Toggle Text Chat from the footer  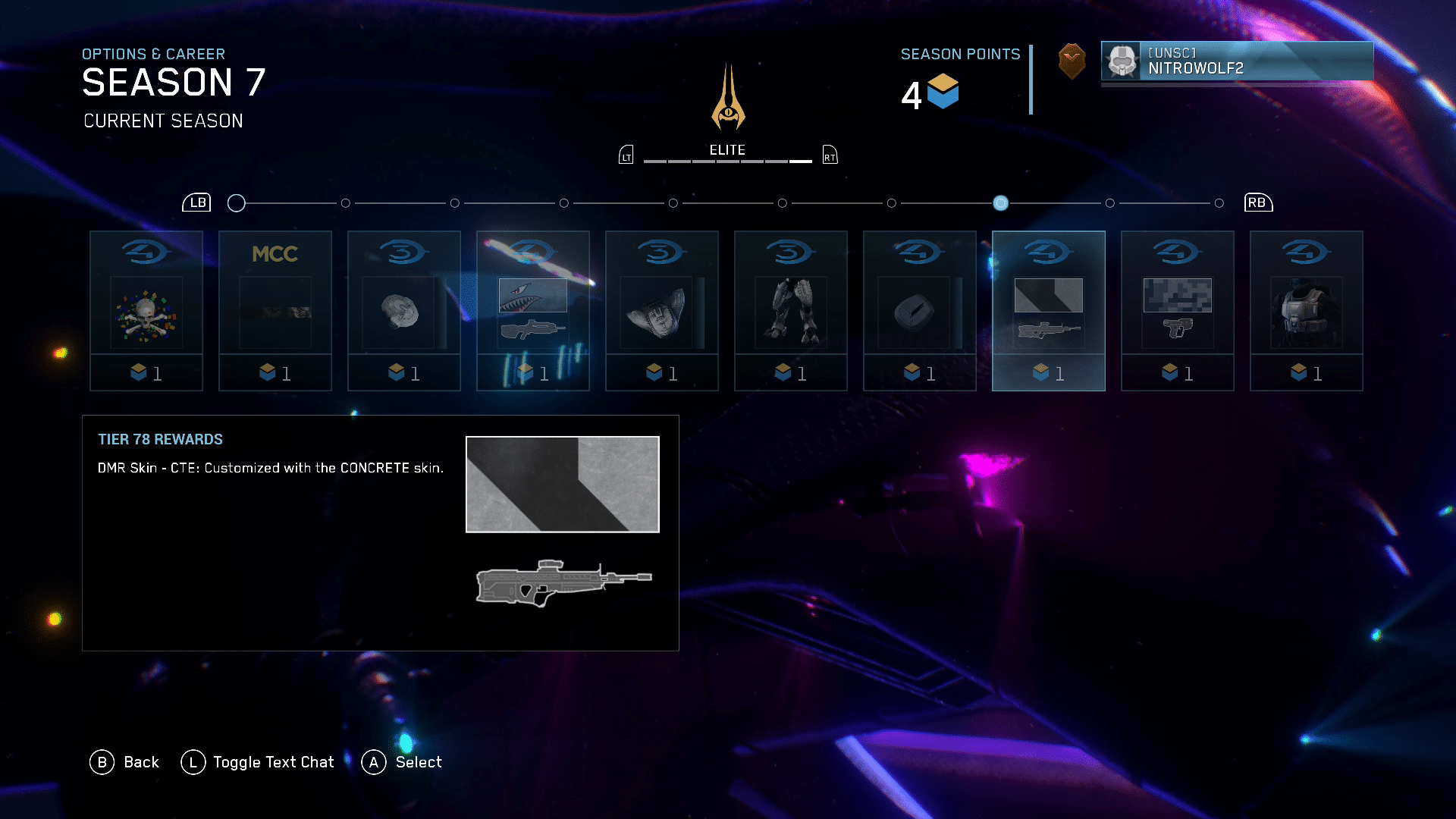click(258, 762)
